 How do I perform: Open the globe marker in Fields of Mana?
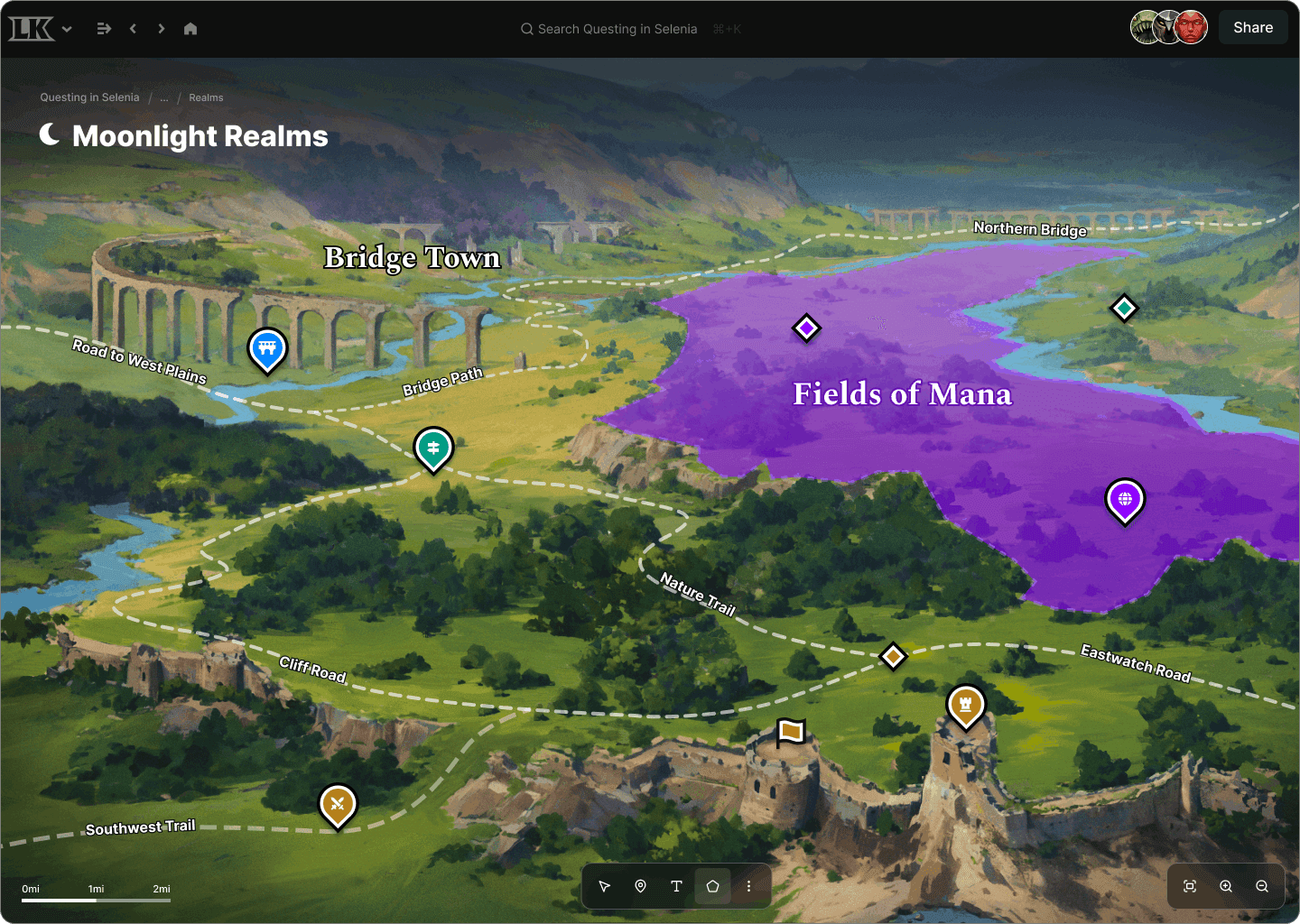pos(1125,501)
